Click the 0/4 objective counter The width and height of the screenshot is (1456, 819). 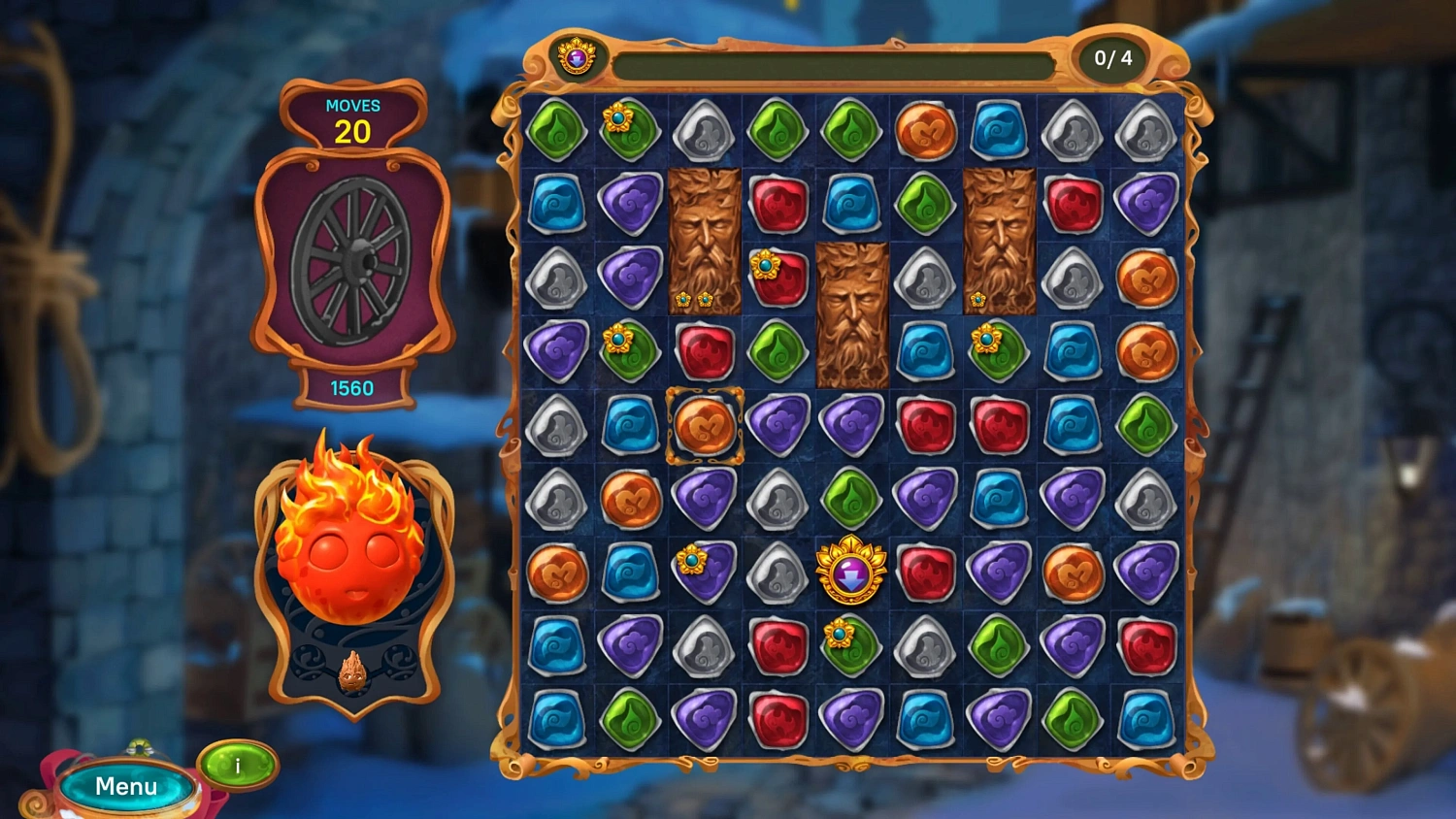(x=1109, y=57)
